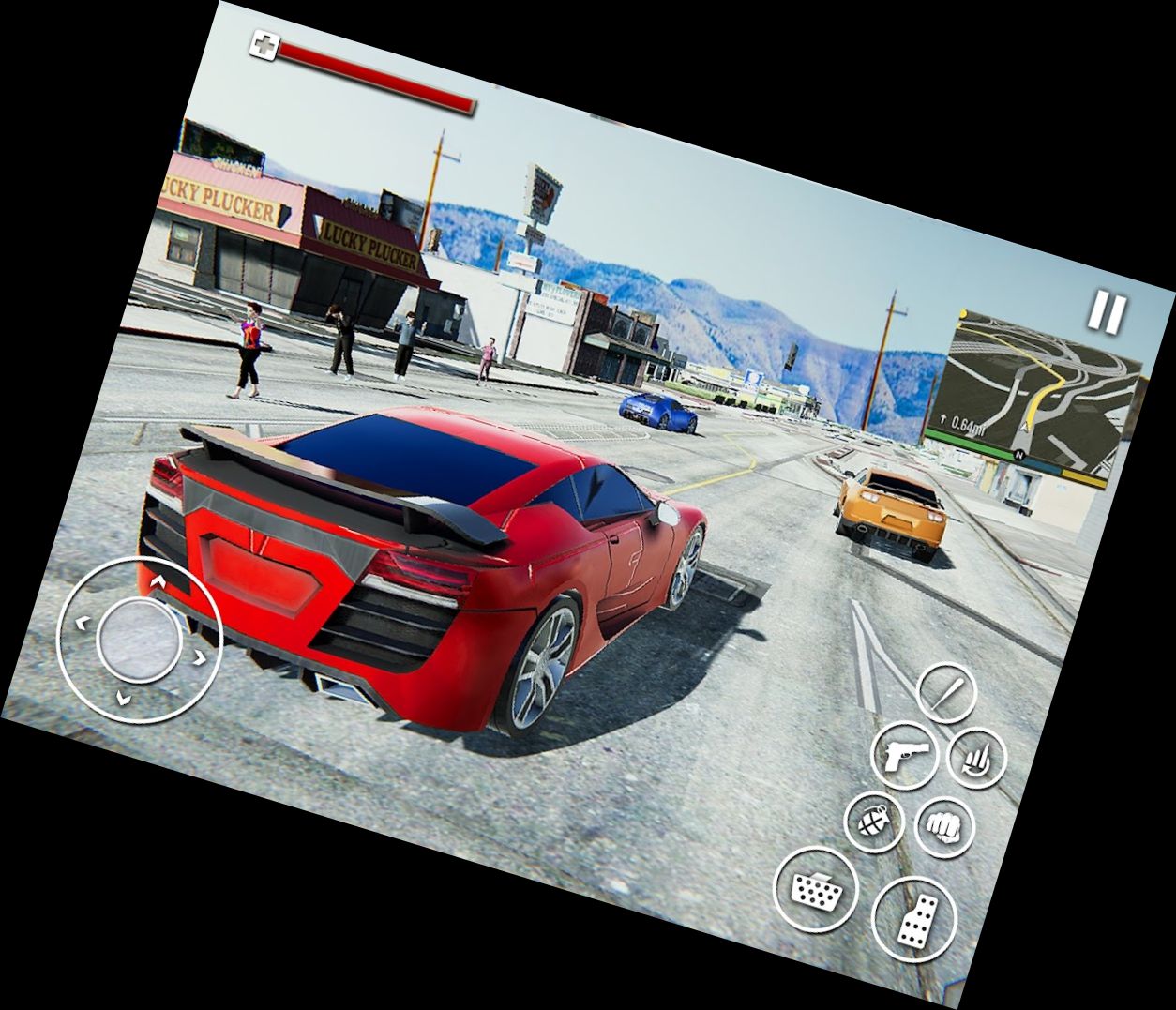Tap the joystick's right arrow
1176x1010 pixels.
200,658
